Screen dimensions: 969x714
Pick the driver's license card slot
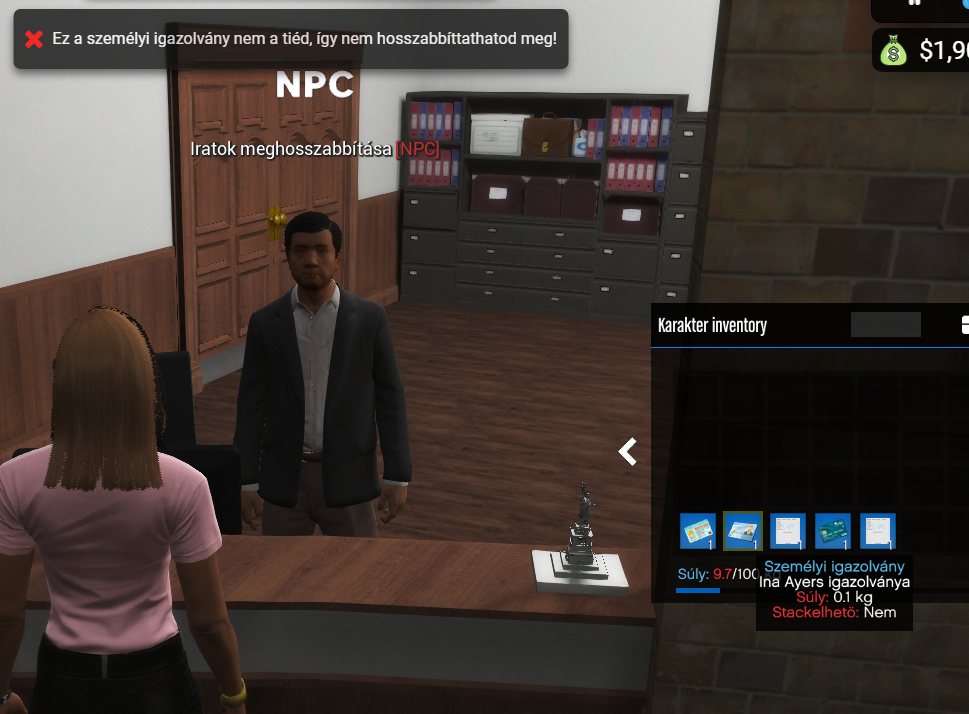(698, 530)
